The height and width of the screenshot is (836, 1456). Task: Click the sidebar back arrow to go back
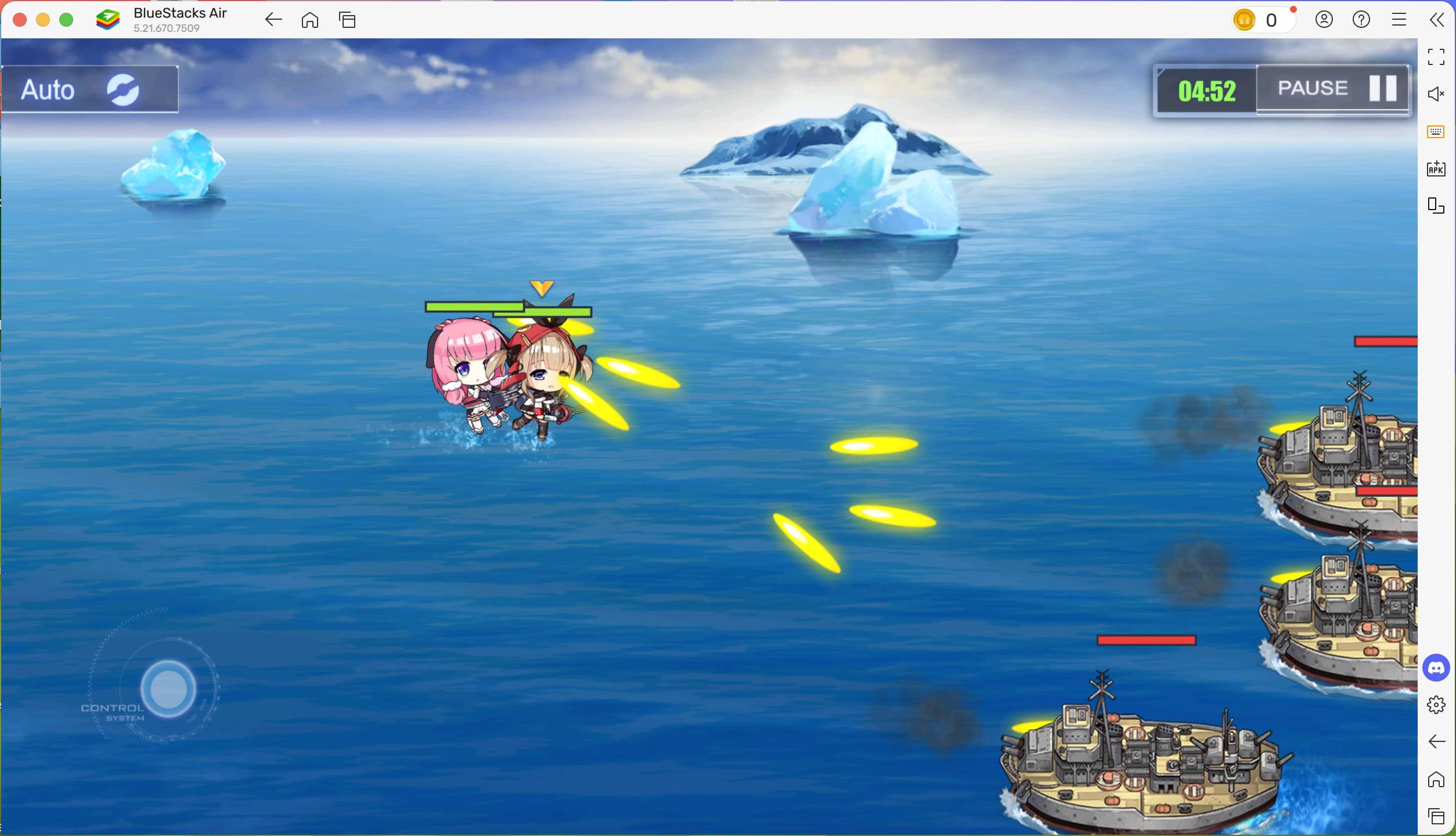(x=1437, y=741)
